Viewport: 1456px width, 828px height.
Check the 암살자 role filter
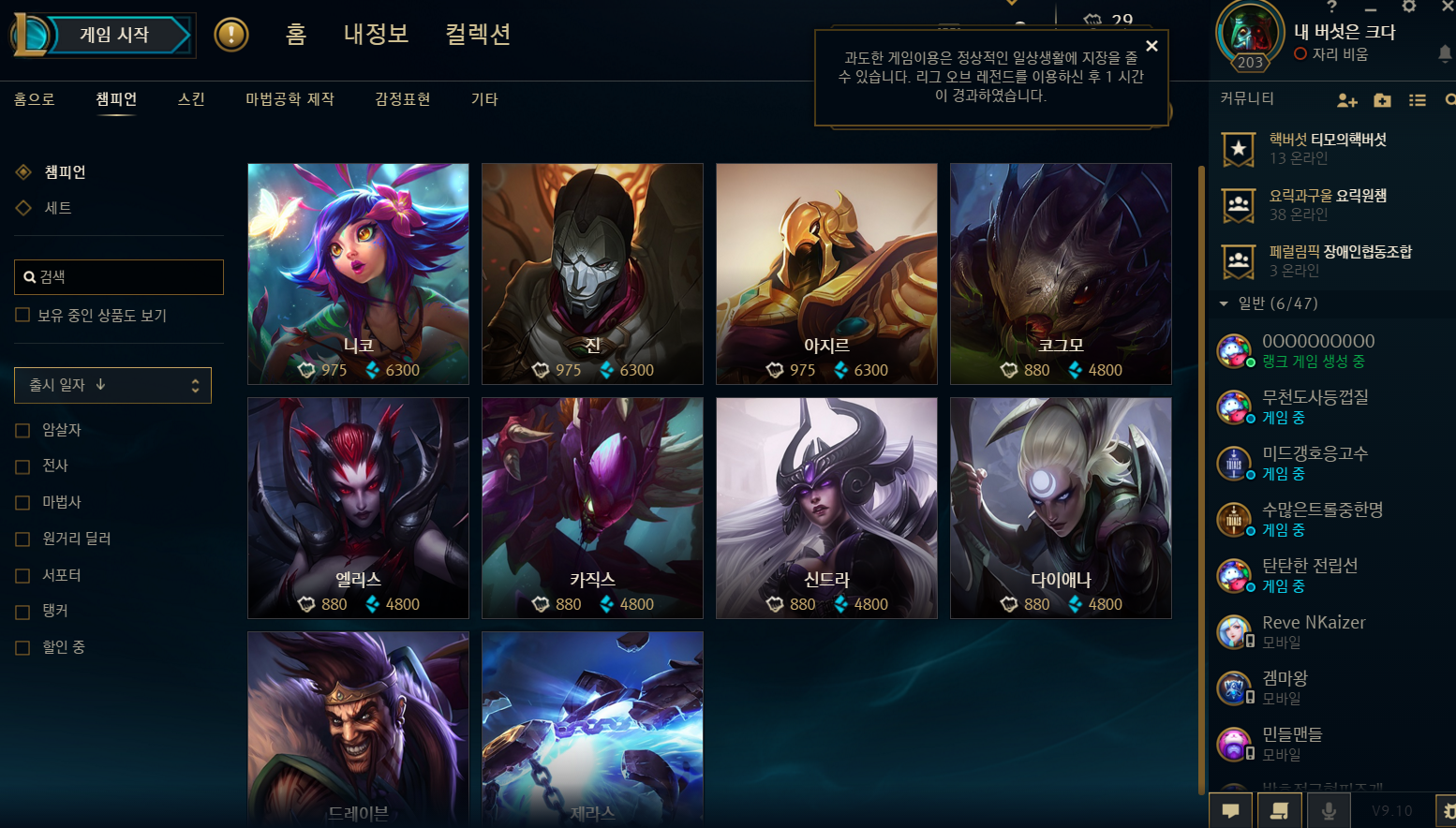pos(21,430)
